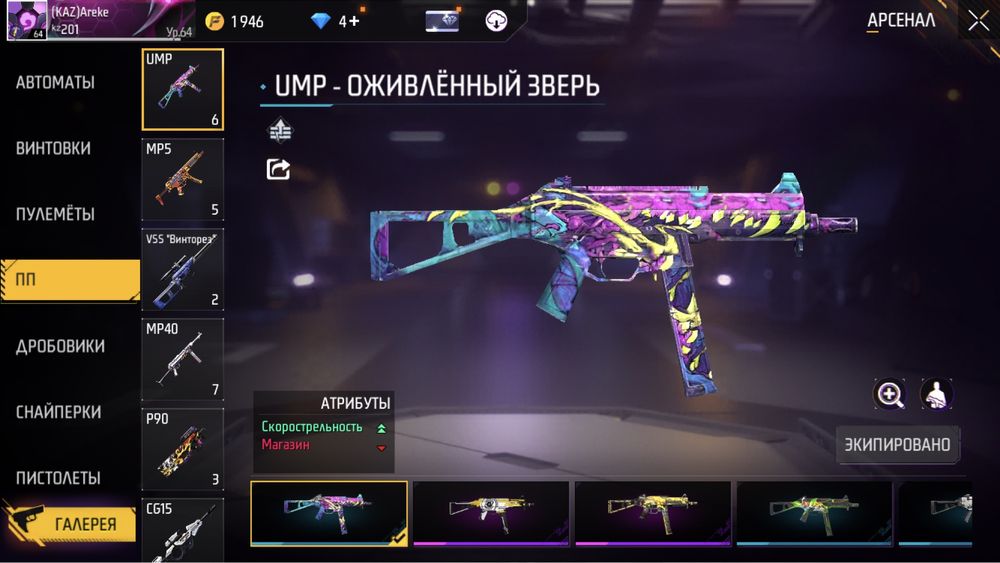
Task: Share the UMP skin
Action: pyautogui.click(x=278, y=169)
